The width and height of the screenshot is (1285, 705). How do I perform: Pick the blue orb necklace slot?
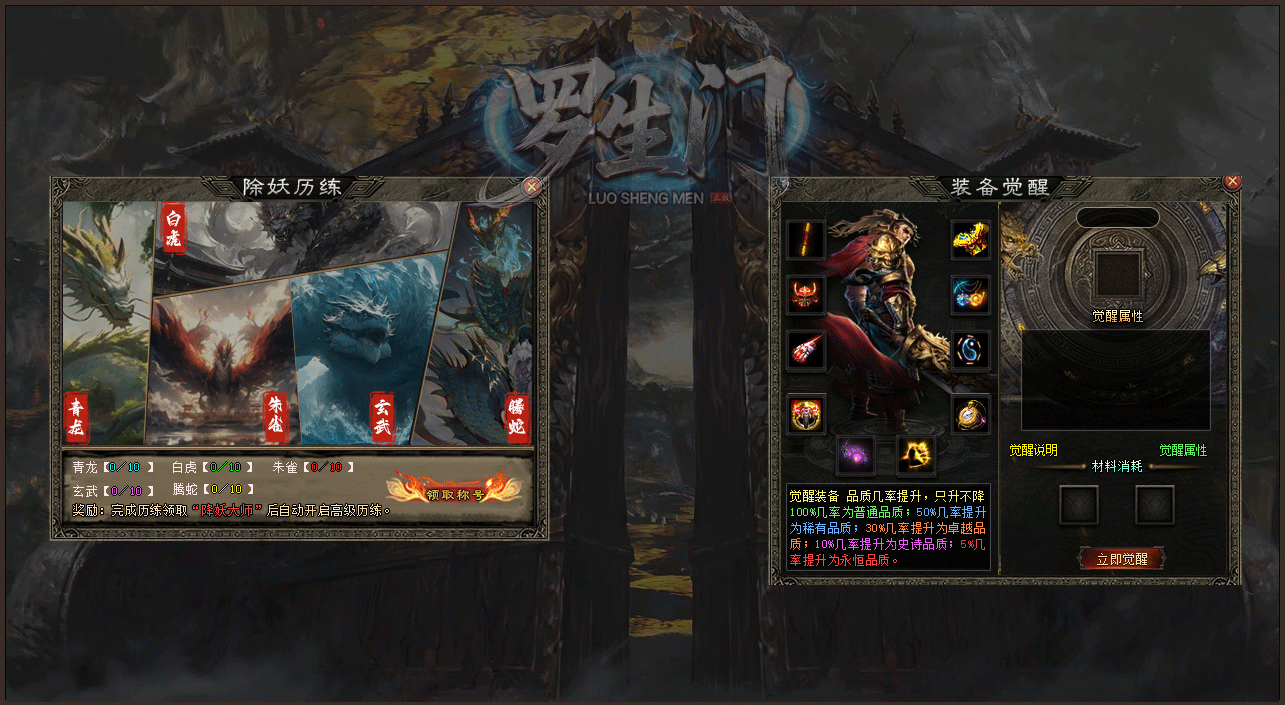(970, 295)
